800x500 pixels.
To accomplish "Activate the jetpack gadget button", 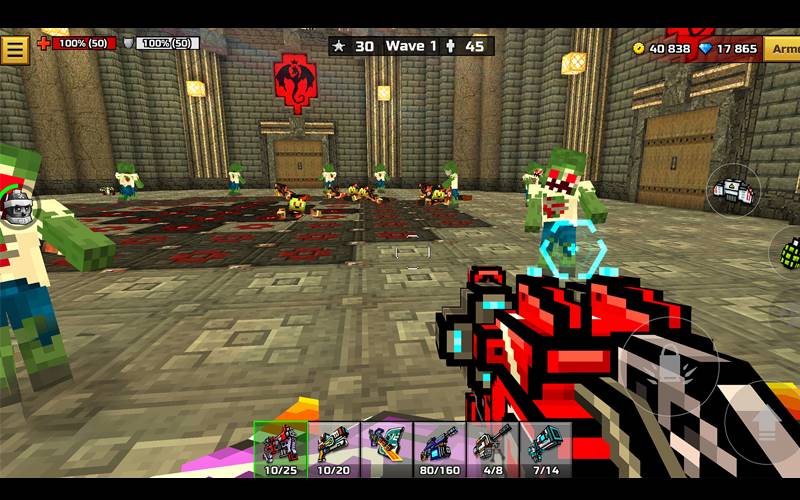I will pyautogui.click(x=735, y=190).
